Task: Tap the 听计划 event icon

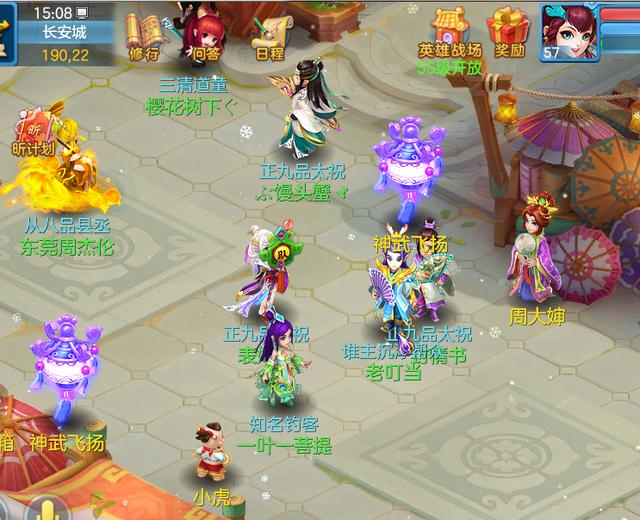Action: [x=32, y=133]
